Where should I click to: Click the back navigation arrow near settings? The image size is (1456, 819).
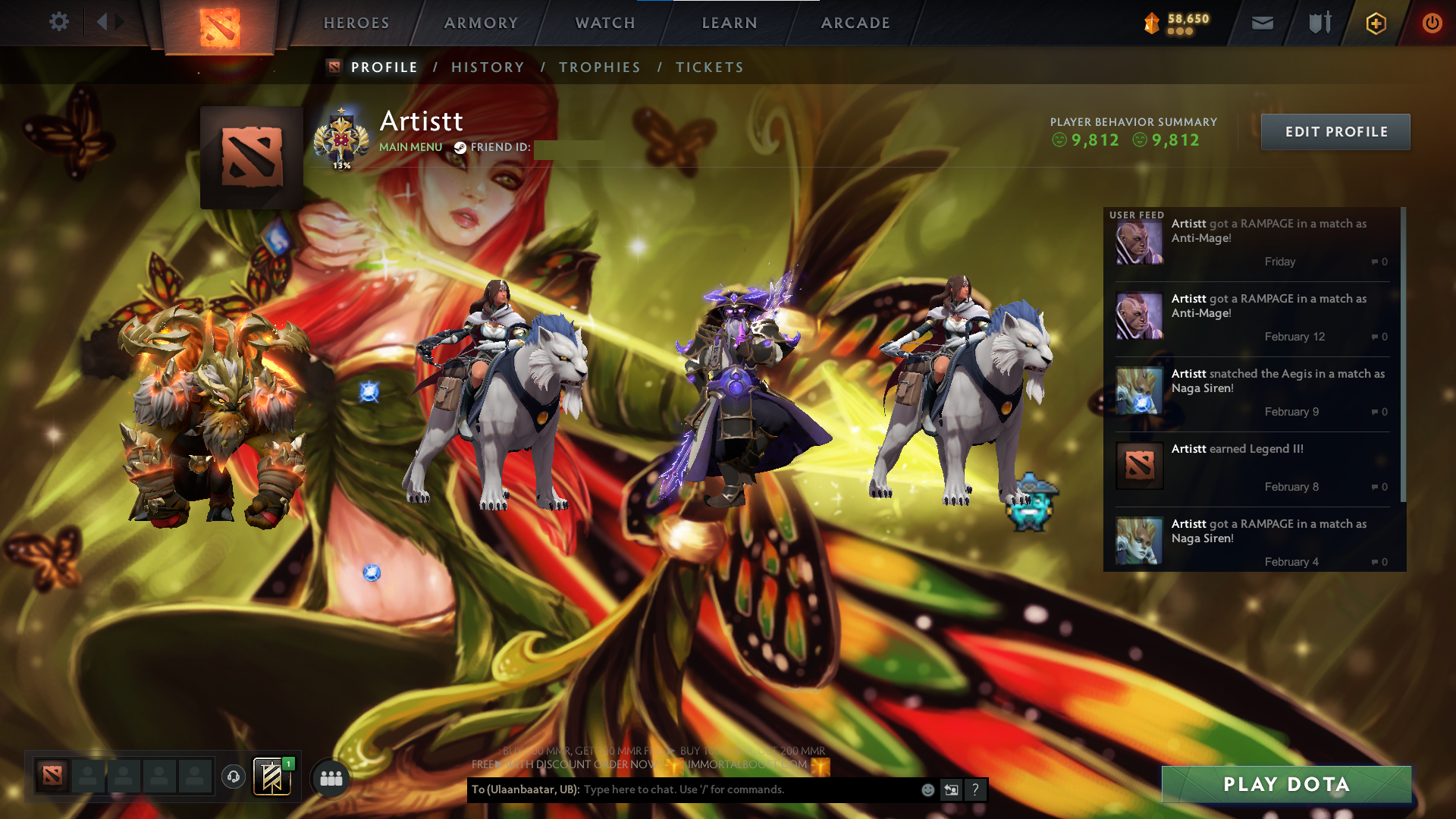102,20
